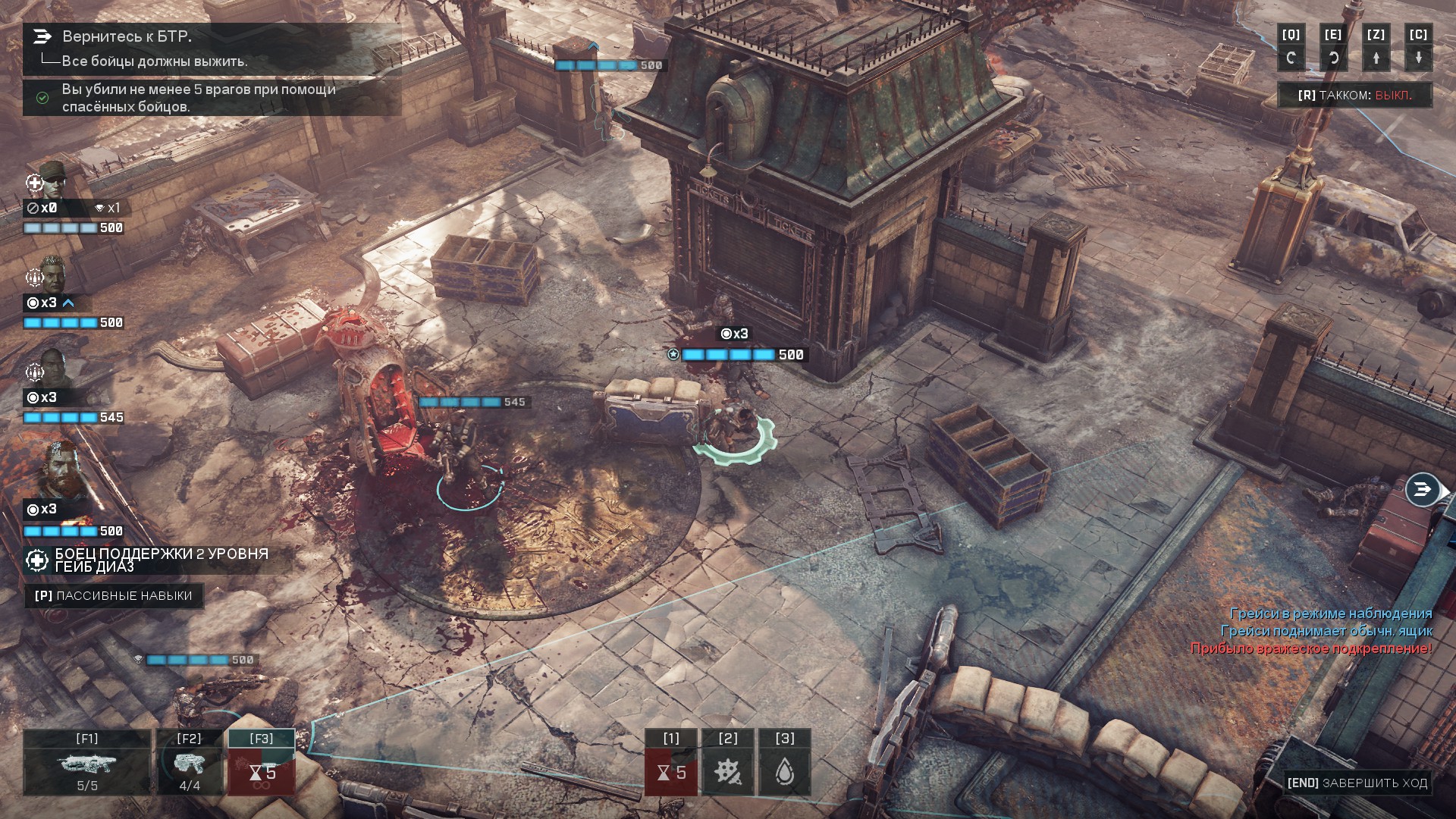Click the objective marker at the screen edge

(1423, 490)
